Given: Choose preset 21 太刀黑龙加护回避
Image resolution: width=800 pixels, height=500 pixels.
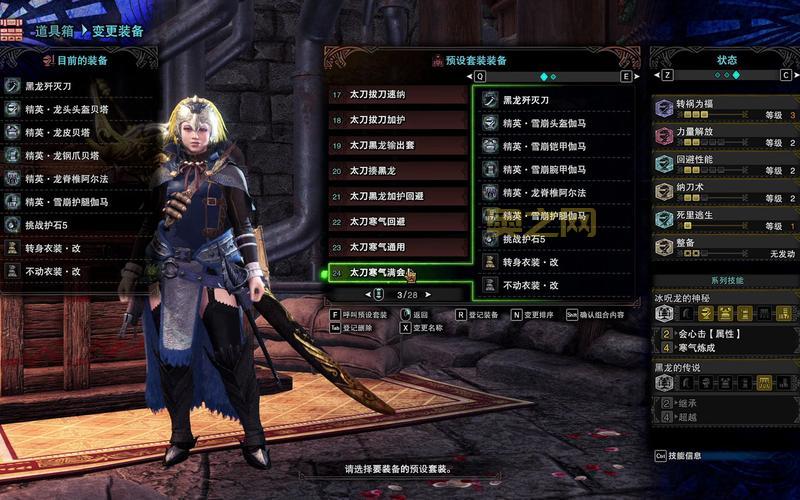Looking at the screenshot, I should 398,196.
